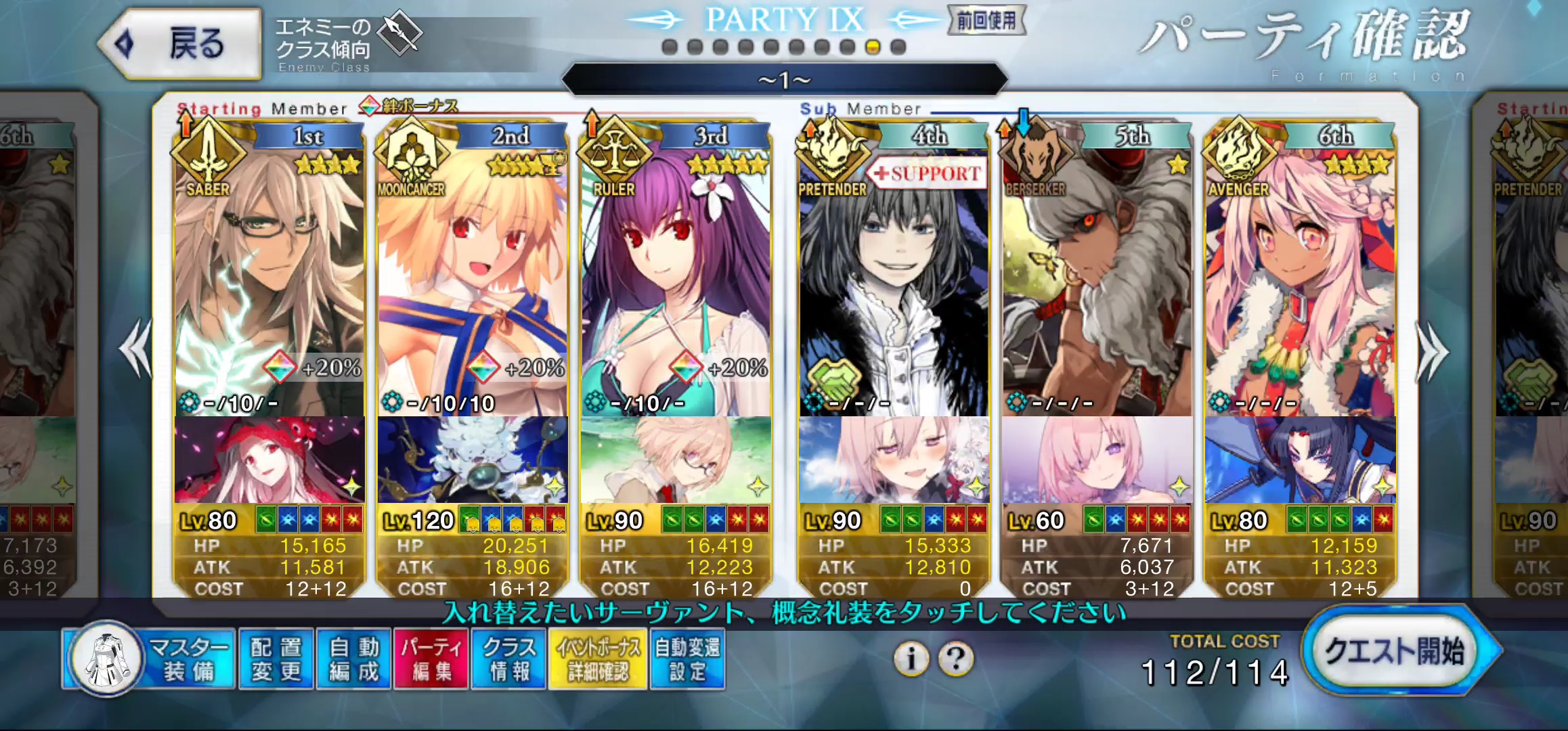Activate 自動編成 auto formation

click(353, 659)
